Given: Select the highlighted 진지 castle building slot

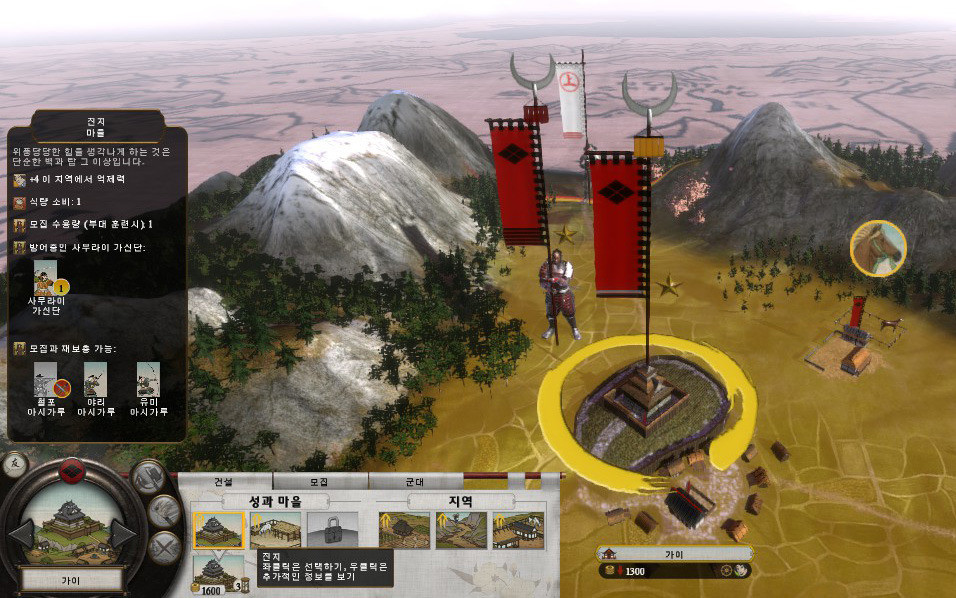Looking at the screenshot, I should [x=218, y=529].
